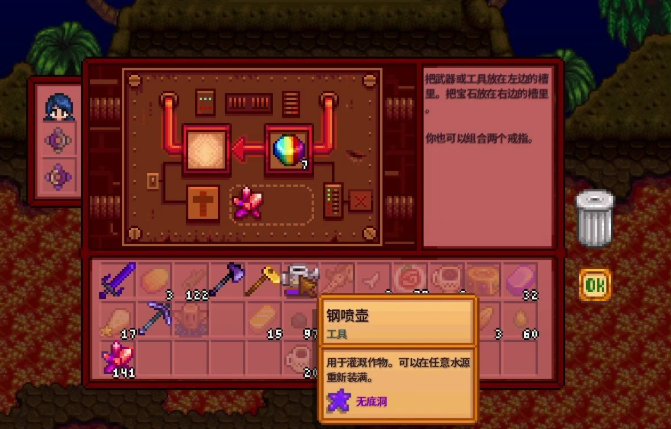This screenshot has height=429, width=671.
Task: Click the blue-haired character portrait
Action: coord(60,105)
